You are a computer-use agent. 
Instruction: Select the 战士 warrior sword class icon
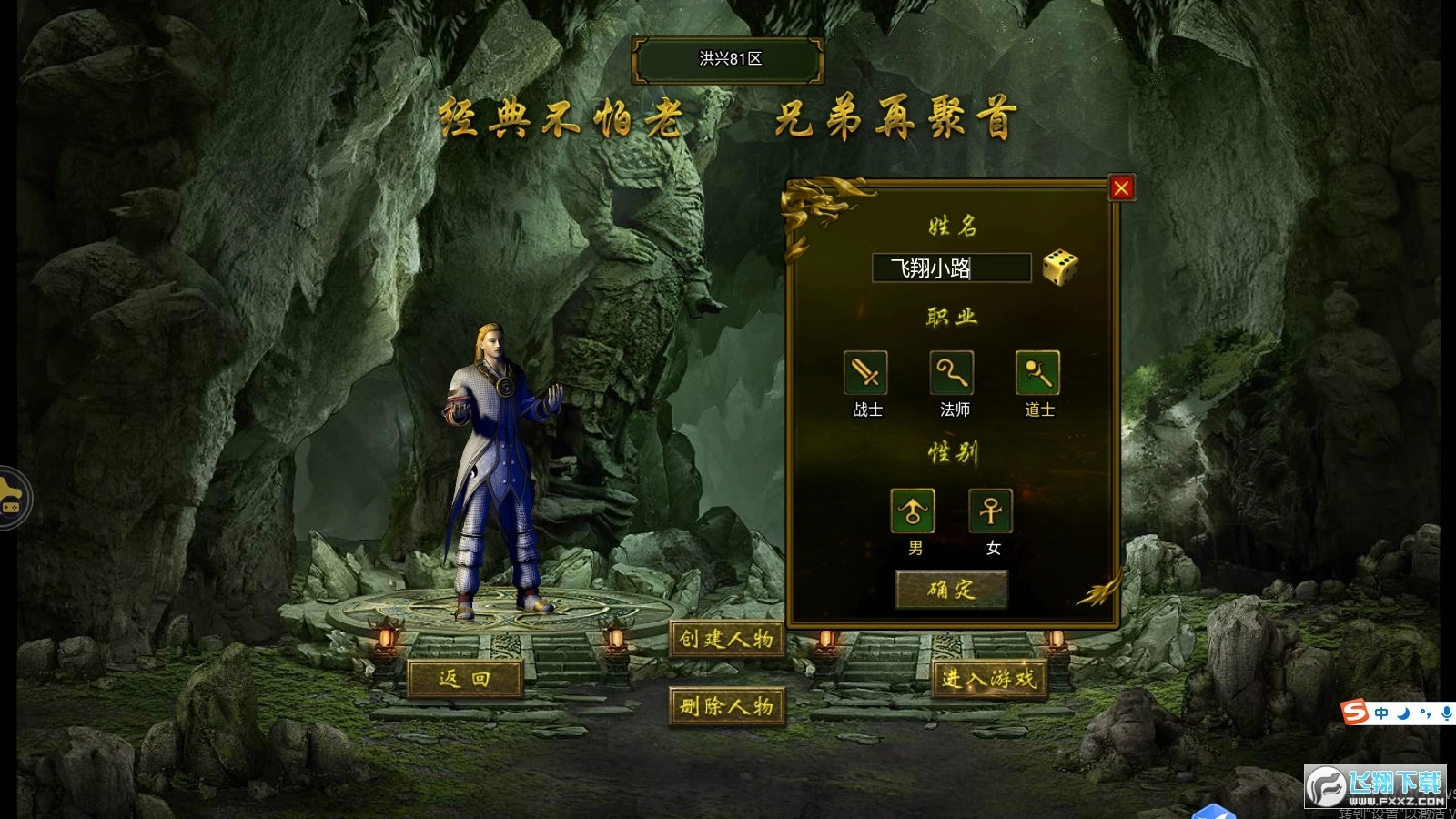(864, 373)
